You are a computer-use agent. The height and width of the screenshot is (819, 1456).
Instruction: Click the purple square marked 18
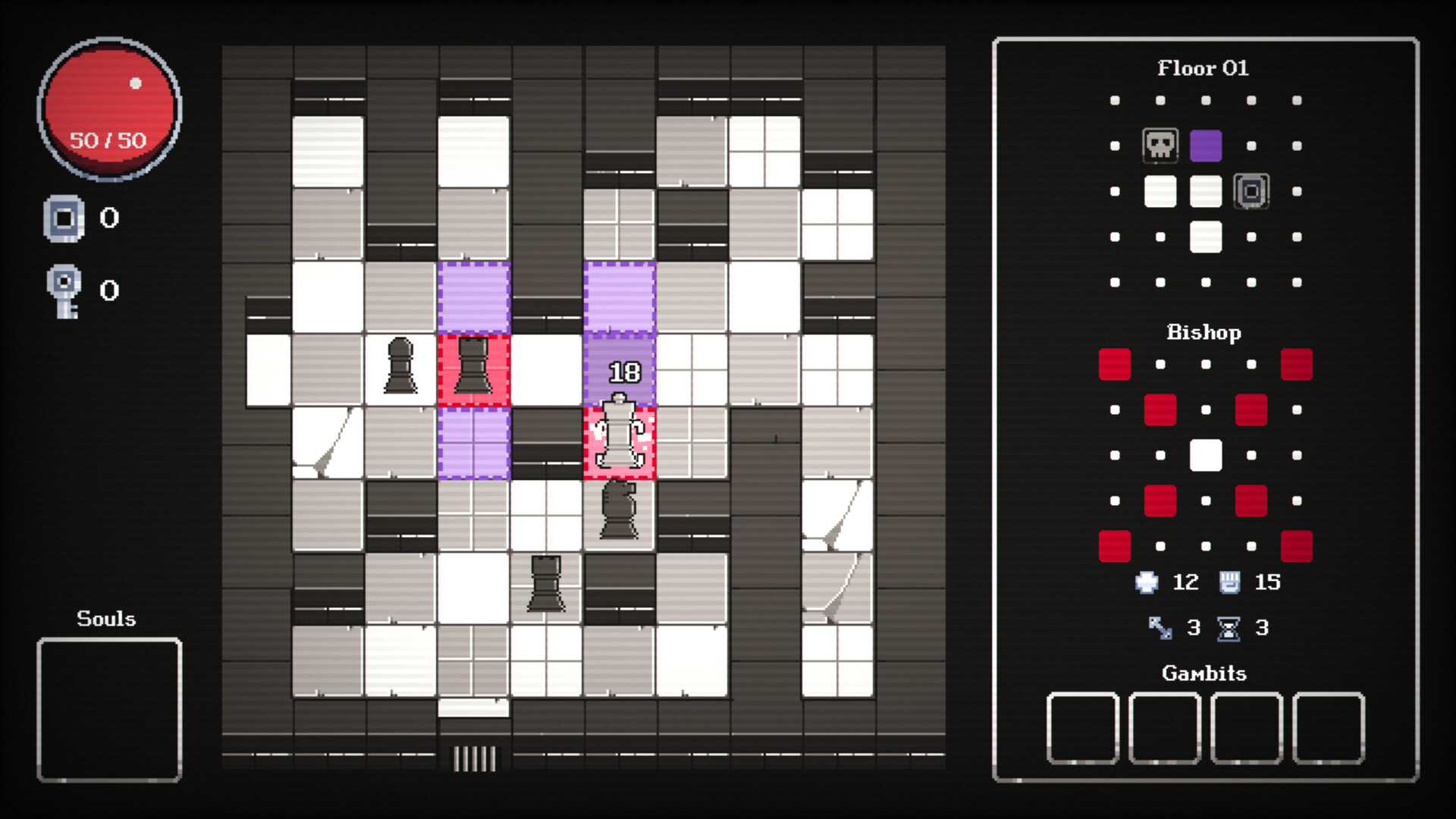pos(622,368)
